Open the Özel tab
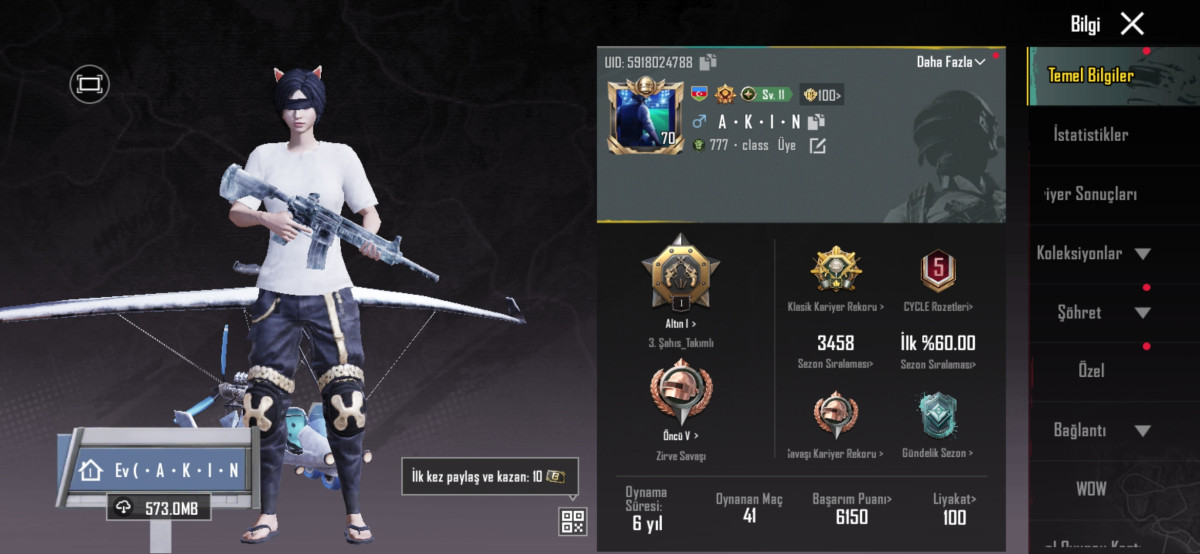Image resolution: width=1200 pixels, height=554 pixels. click(x=1091, y=371)
